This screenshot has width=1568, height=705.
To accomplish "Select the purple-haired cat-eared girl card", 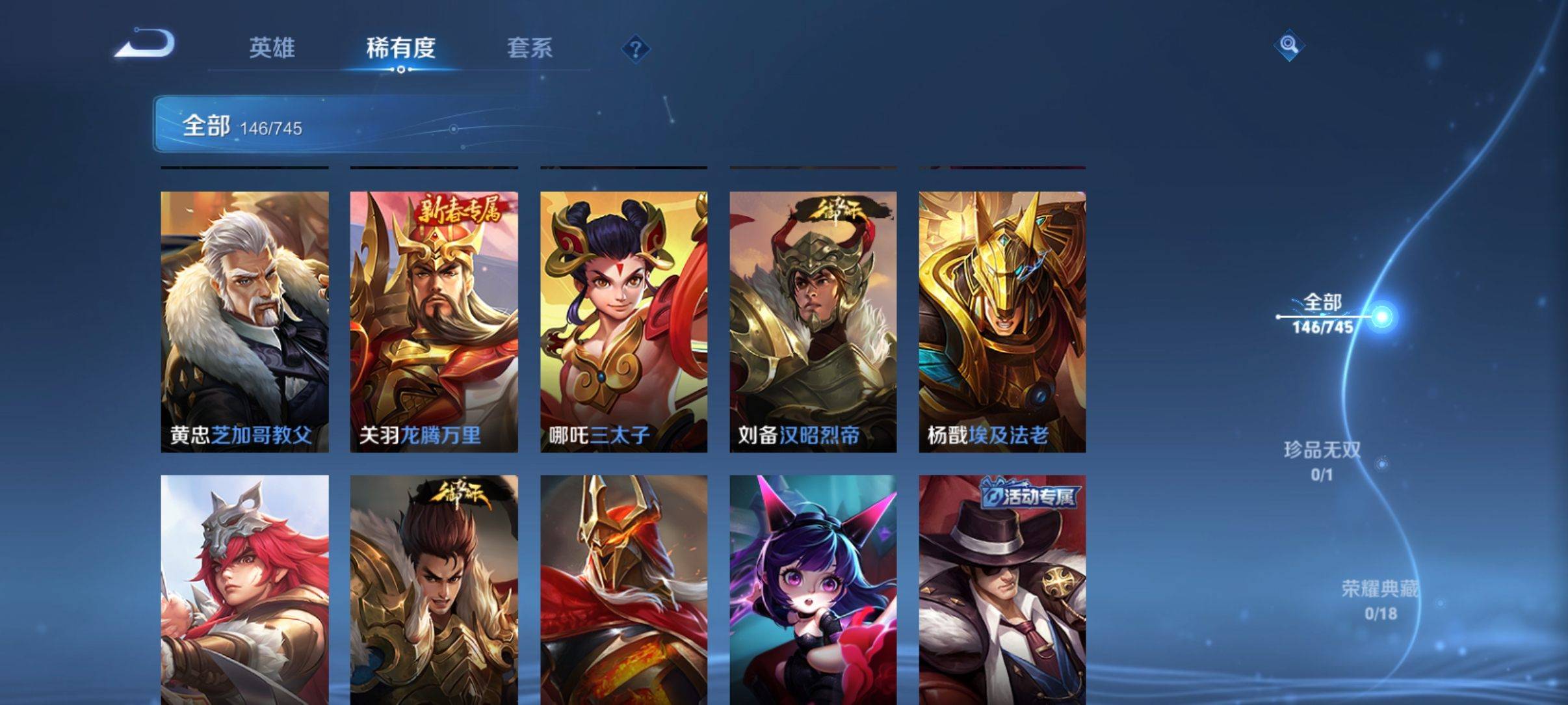I will [813, 589].
